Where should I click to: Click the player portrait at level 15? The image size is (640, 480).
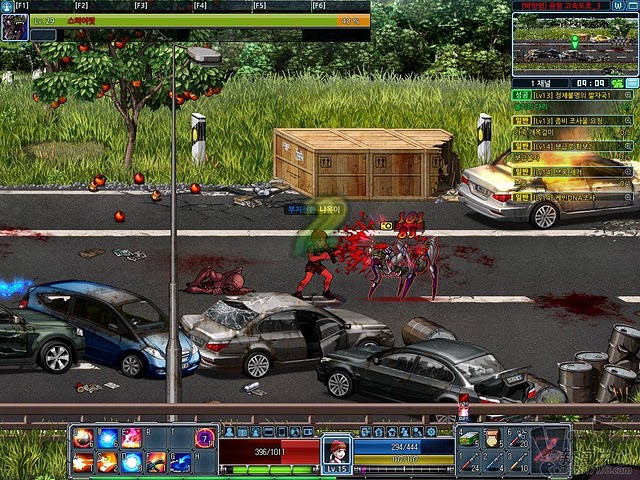(x=337, y=449)
